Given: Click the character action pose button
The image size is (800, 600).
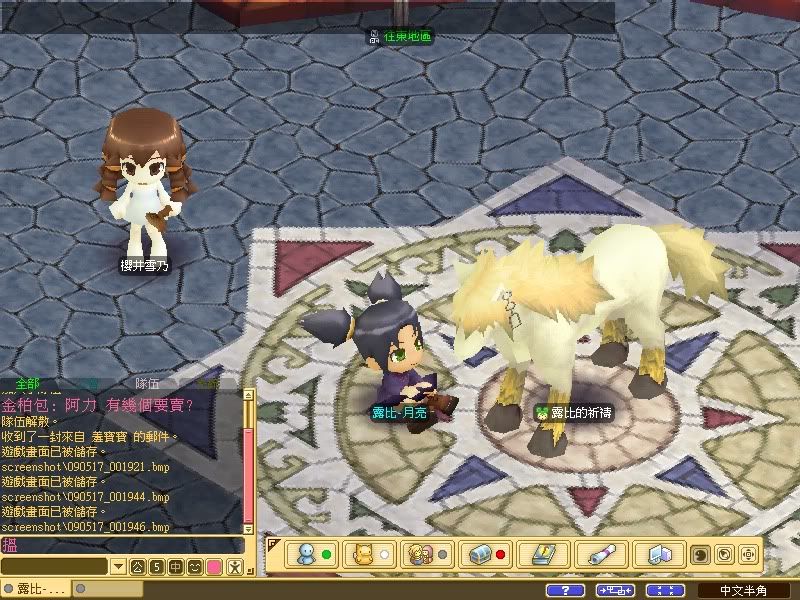Looking at the screenshot, I should tap(233, 567).
